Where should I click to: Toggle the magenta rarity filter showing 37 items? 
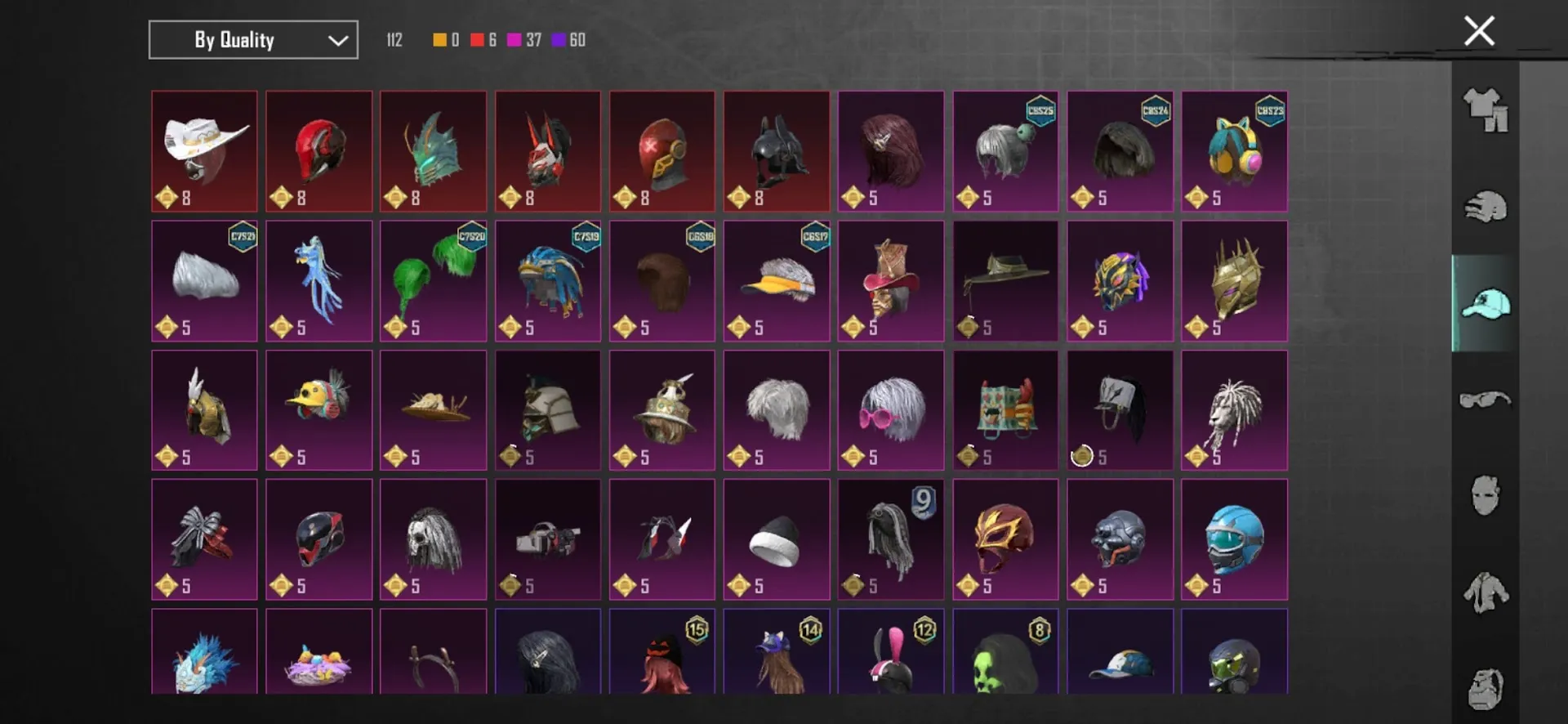pyautogui.click(x=515, y=39)
